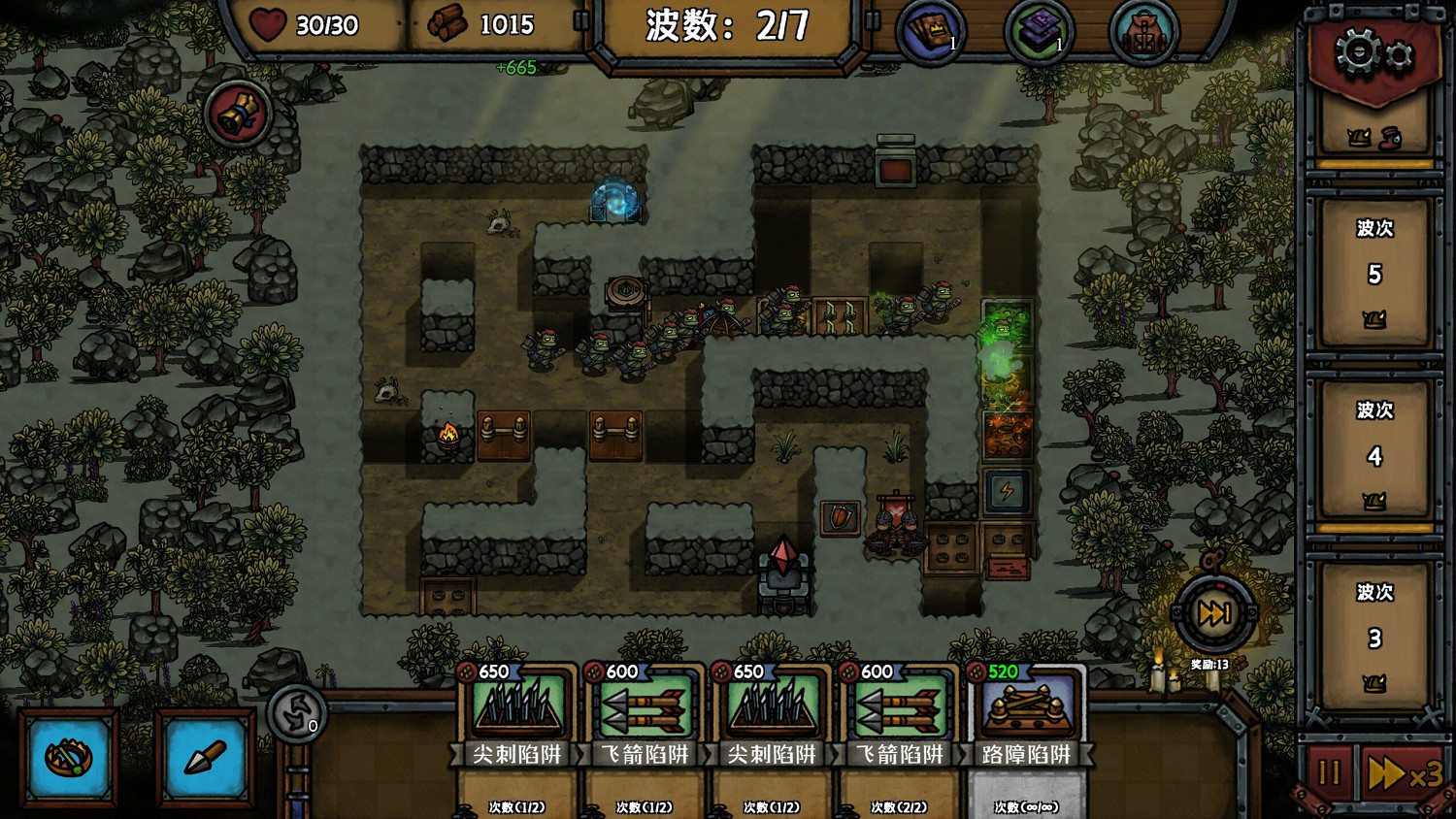Image resolution: width=1456 pixels, height=819 pixels.
Task: Click the red item icon near top-left
Action: tap(236, 113)
